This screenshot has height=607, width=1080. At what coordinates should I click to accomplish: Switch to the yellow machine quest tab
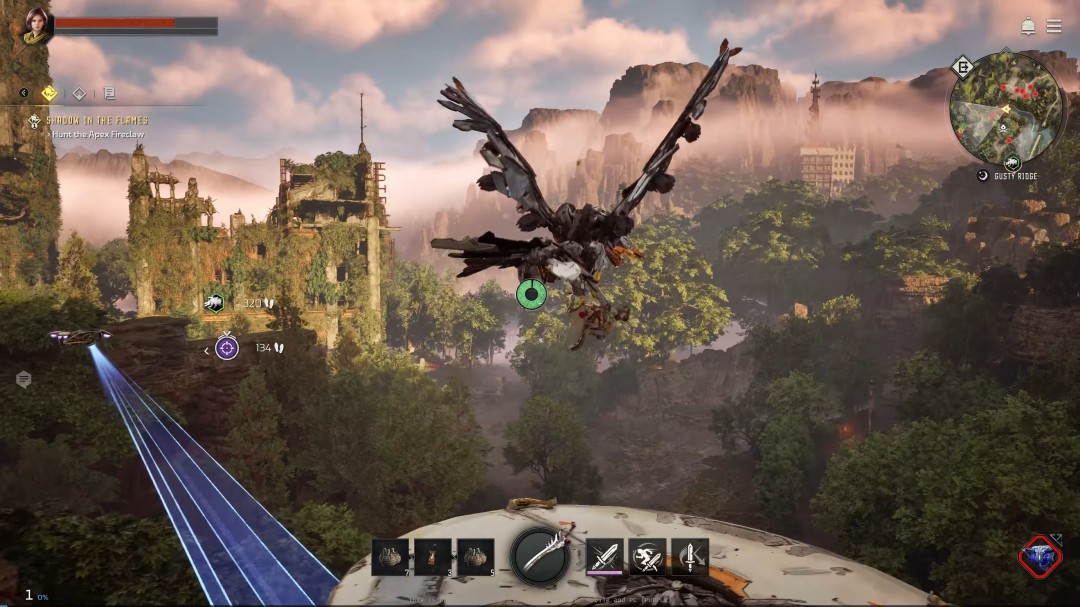click(49, 93)
